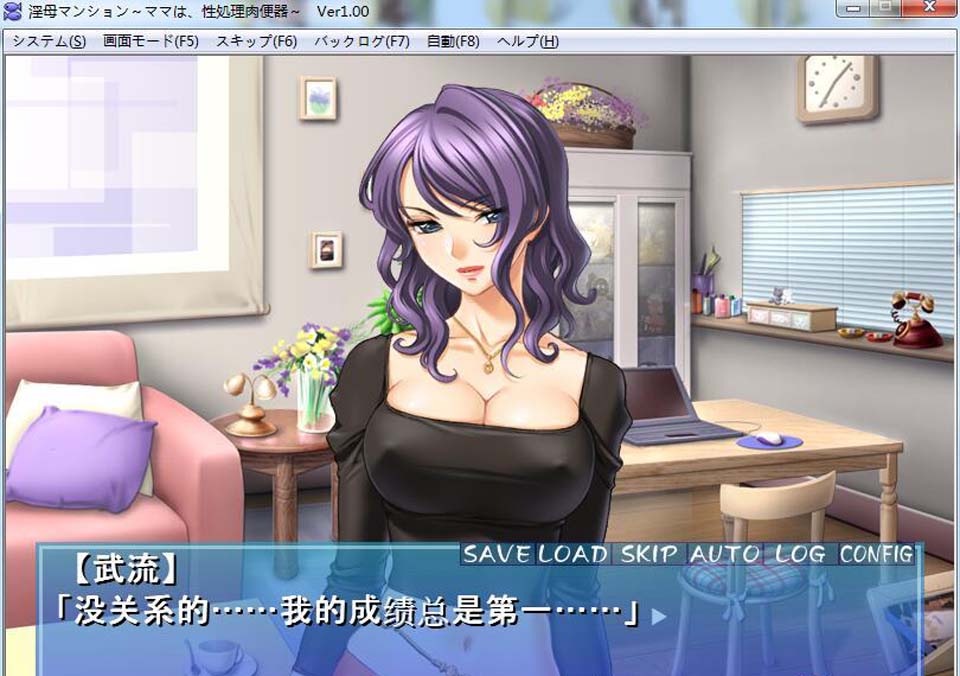Open the スキップ(F6) menu
Viewport: 960px width, 676px height.
click(257, 41)
